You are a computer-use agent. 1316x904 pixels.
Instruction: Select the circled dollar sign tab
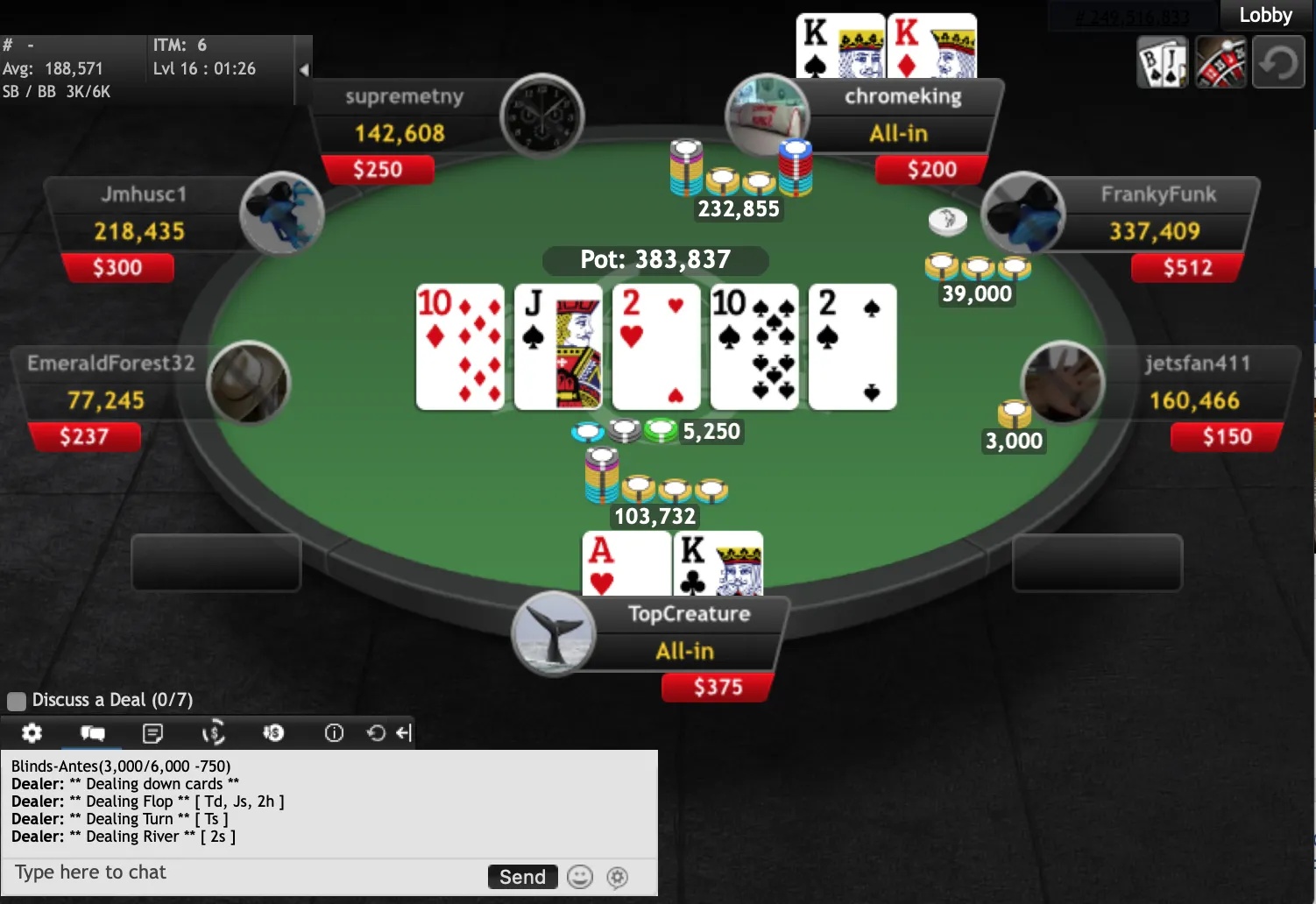click(x=213, y=733)
